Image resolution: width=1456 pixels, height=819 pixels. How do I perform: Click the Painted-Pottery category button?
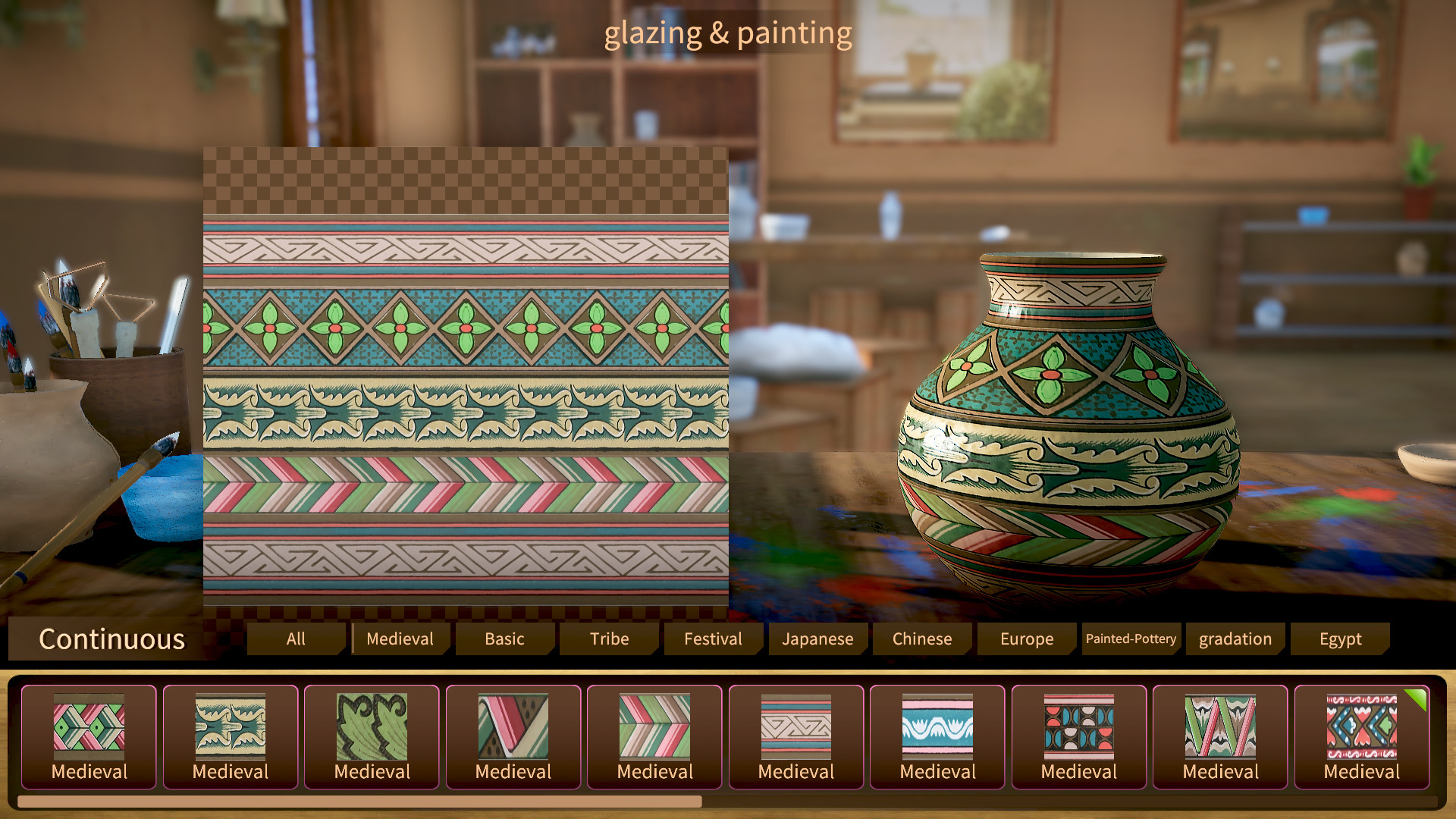pyautogui.click(x=1131, y=639)
